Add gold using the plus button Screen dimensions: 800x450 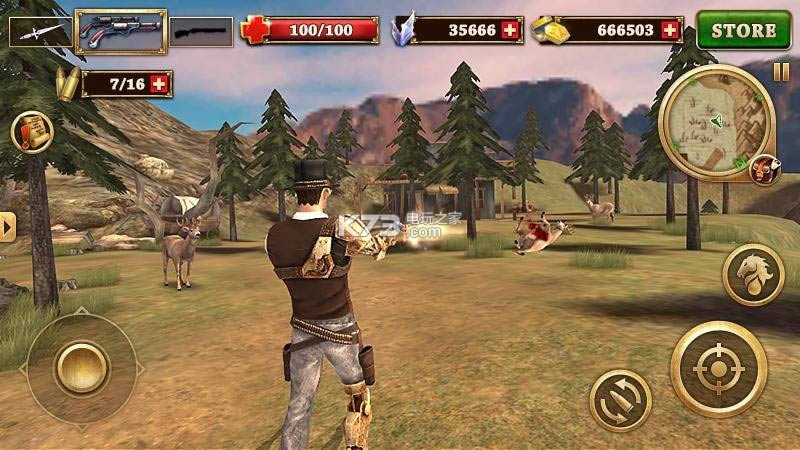pos(670,31)
